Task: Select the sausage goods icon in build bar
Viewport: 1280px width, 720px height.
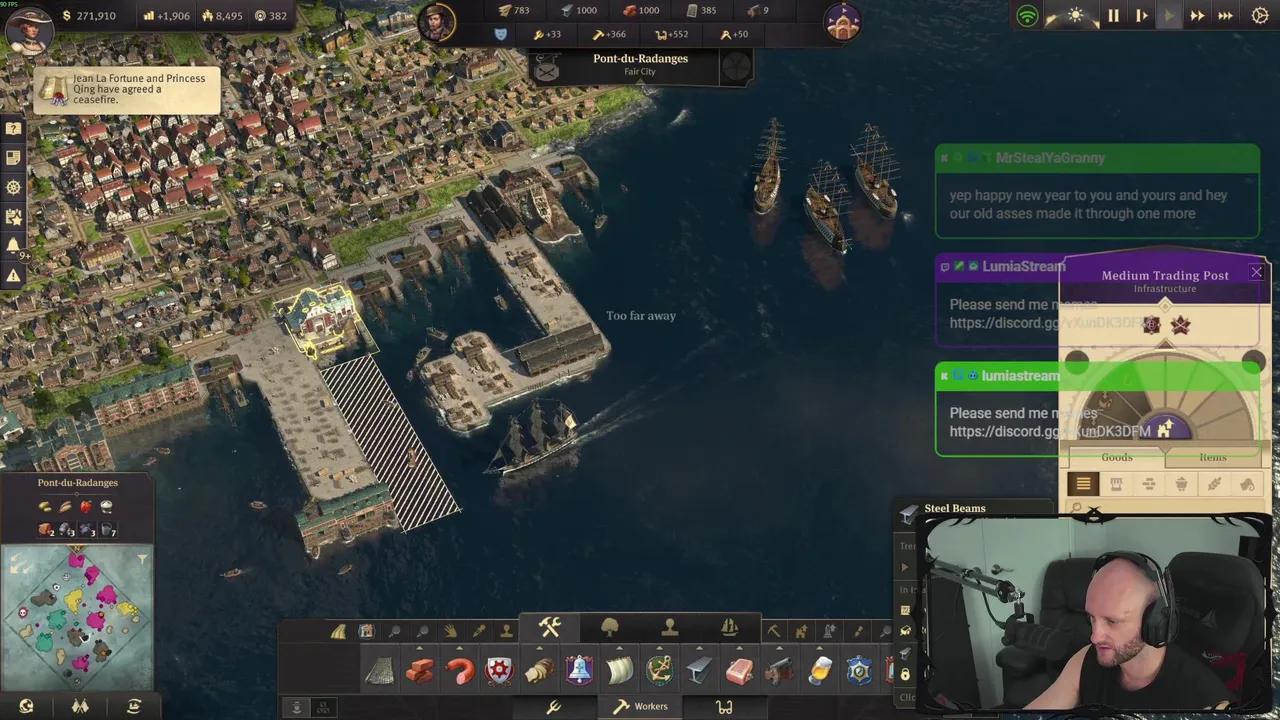Action: (460, 670)
